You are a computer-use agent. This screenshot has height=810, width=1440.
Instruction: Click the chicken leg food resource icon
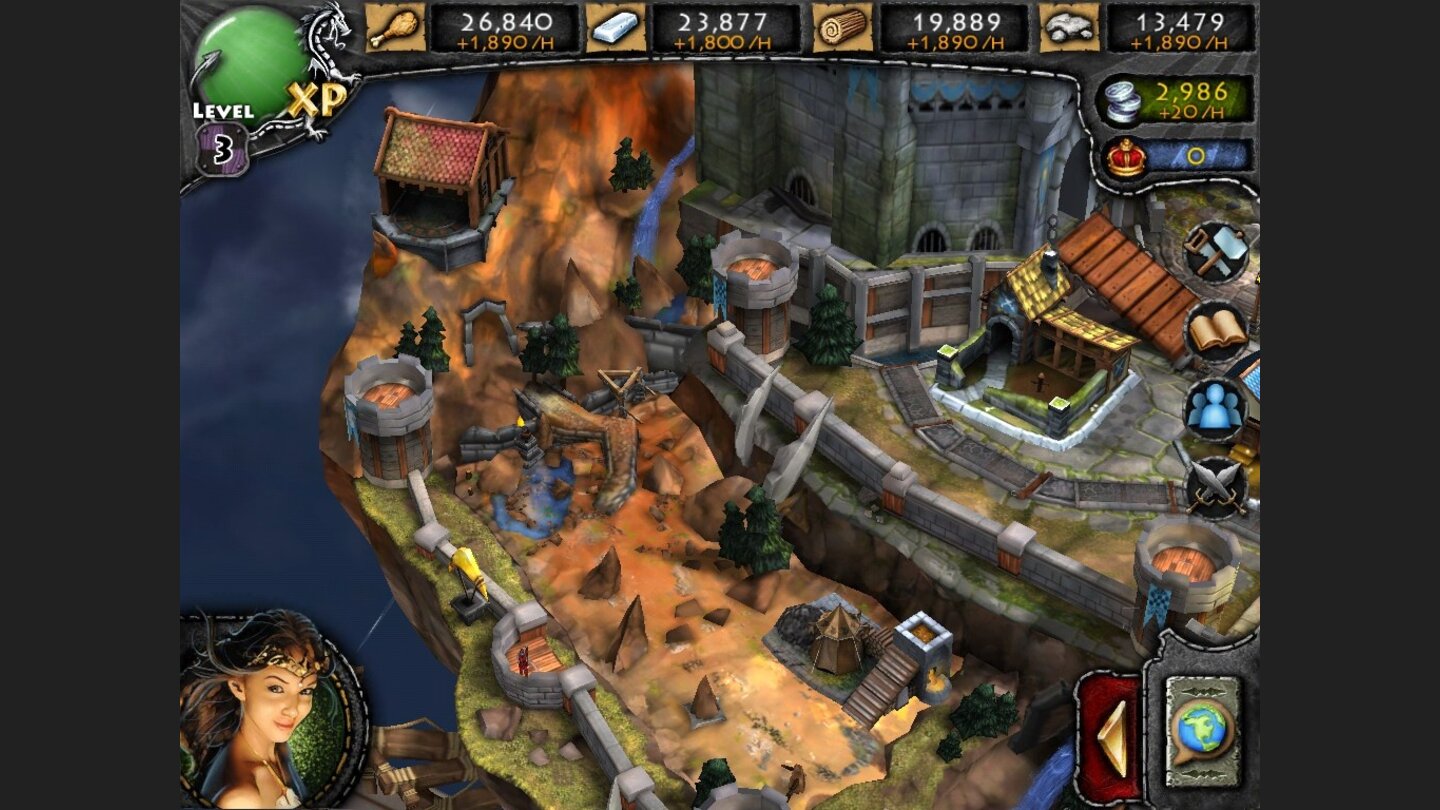395,27
